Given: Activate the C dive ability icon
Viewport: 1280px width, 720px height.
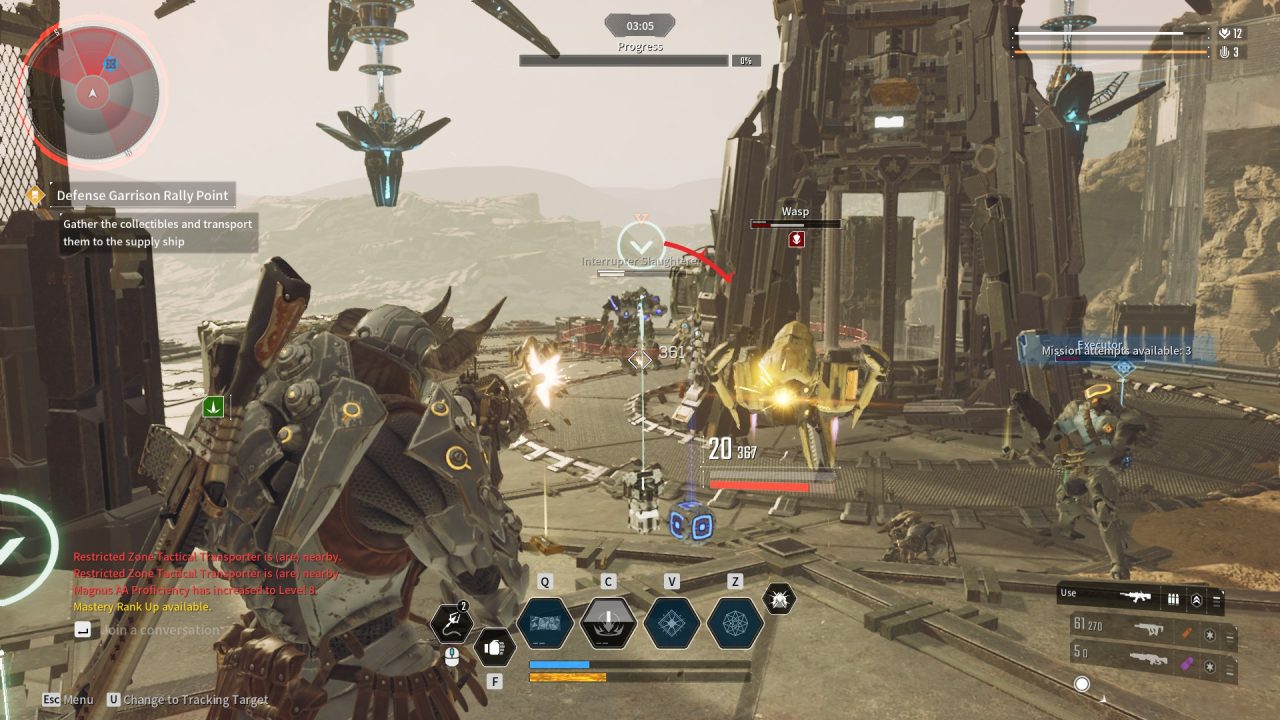Looking at the screenshot, I should [608, 622].
